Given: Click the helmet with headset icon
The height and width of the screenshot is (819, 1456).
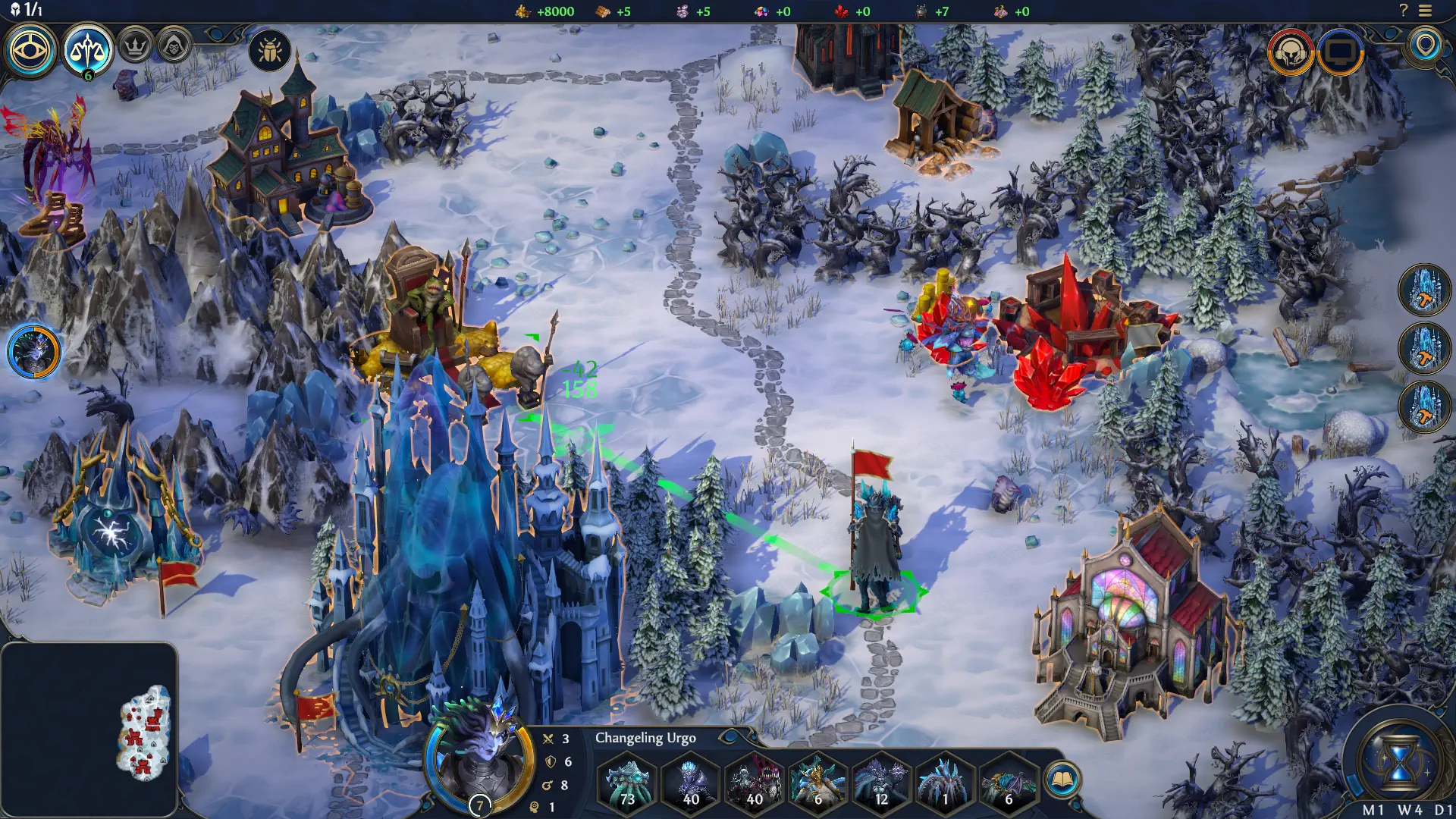Looking at the screenshot, I should [x=1290, y=52].
